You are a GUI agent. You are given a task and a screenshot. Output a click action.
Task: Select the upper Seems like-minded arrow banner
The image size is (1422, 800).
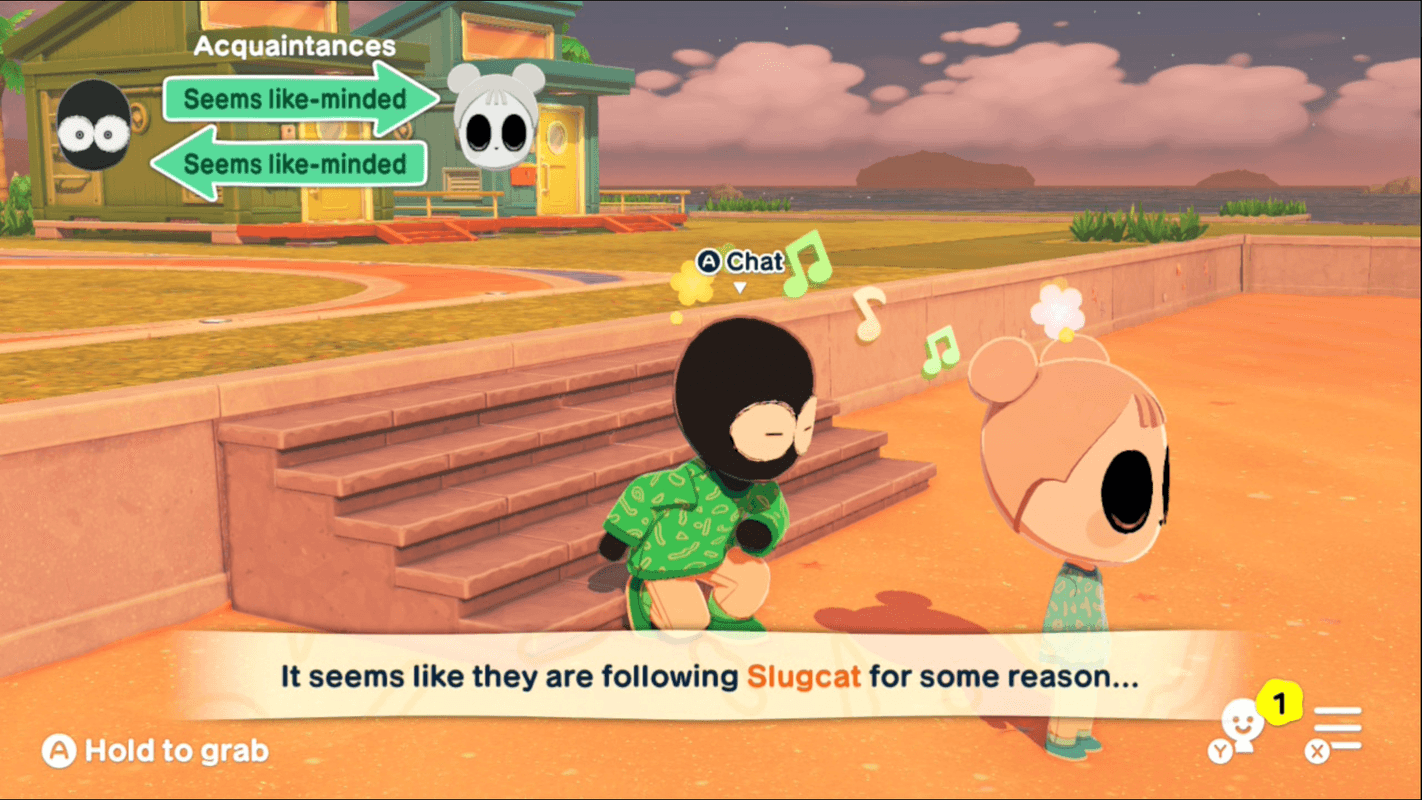(293, 100)
